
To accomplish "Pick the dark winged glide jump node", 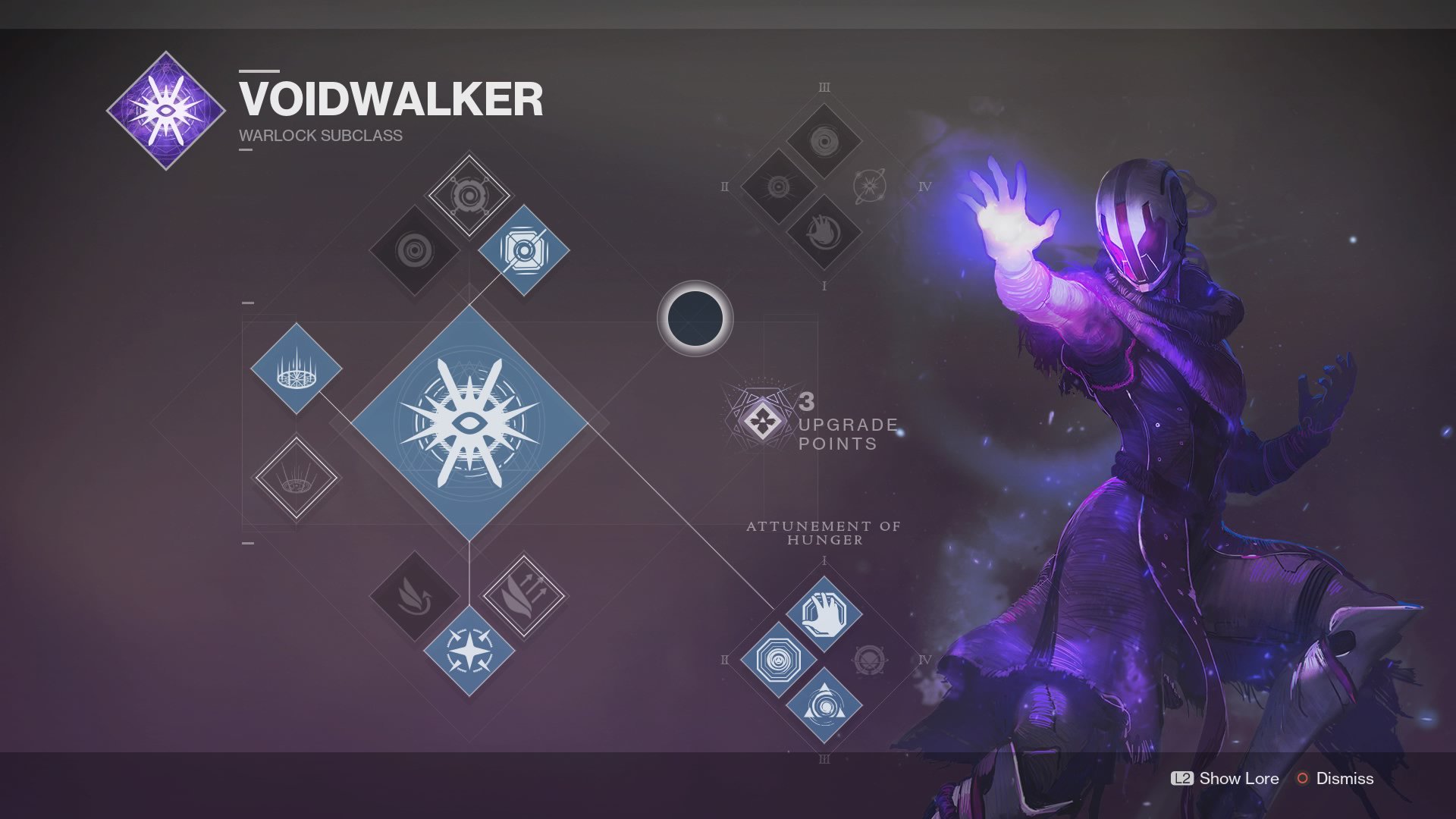I will pos(415,596).
